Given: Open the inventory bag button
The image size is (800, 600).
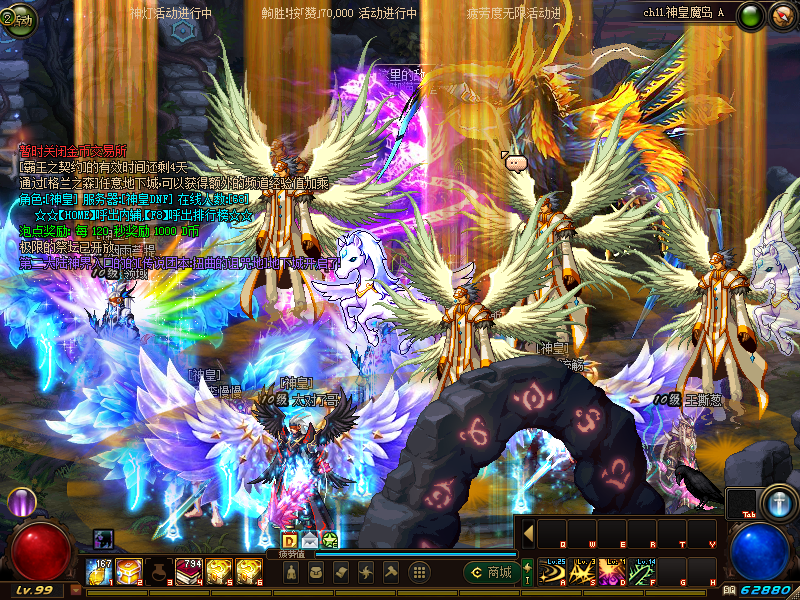Looking at the screenshot, I should [316, 573].
